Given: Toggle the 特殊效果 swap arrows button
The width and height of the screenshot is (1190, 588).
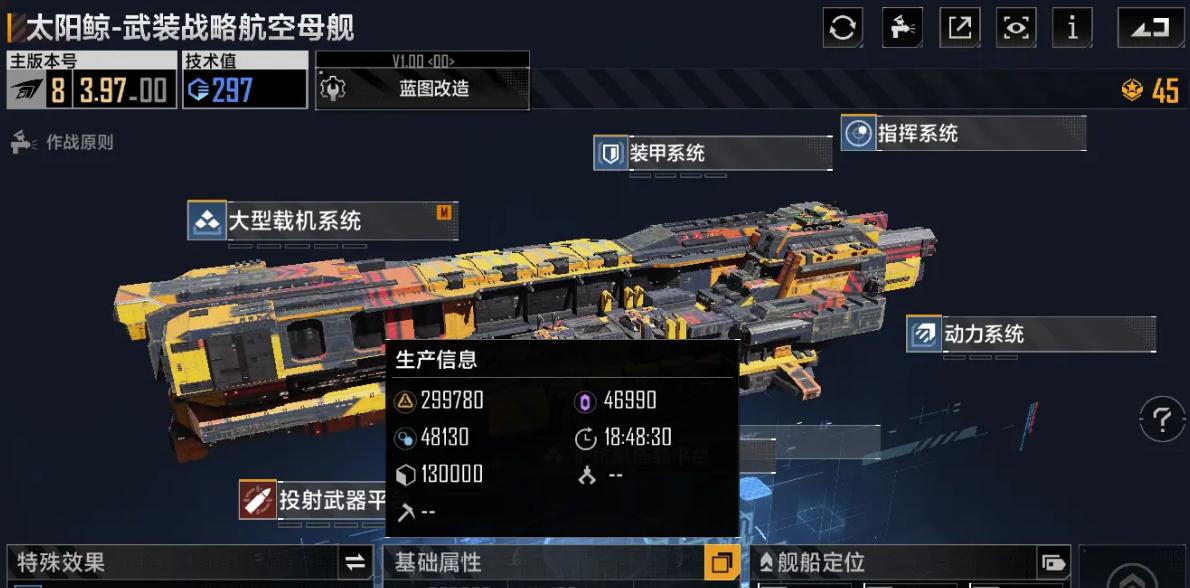Looking at the screenshot, I should [x=355, y=563].
